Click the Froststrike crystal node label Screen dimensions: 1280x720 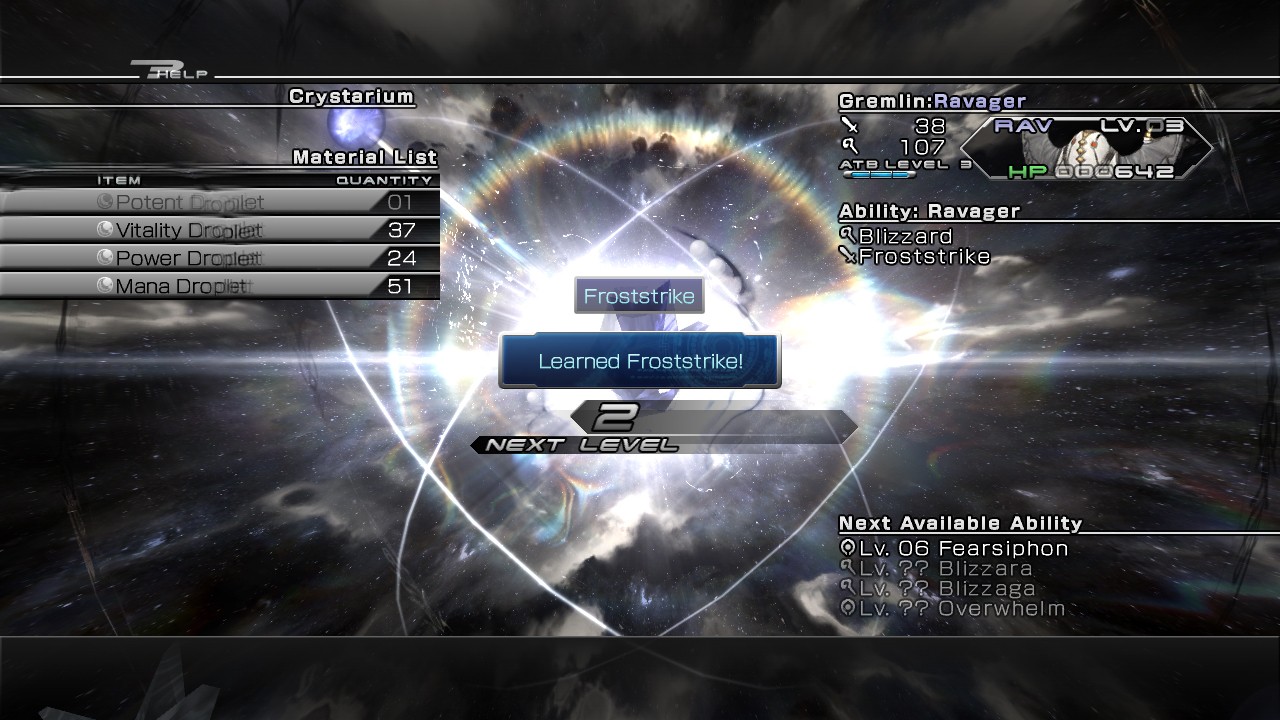(x=639, y=294)
